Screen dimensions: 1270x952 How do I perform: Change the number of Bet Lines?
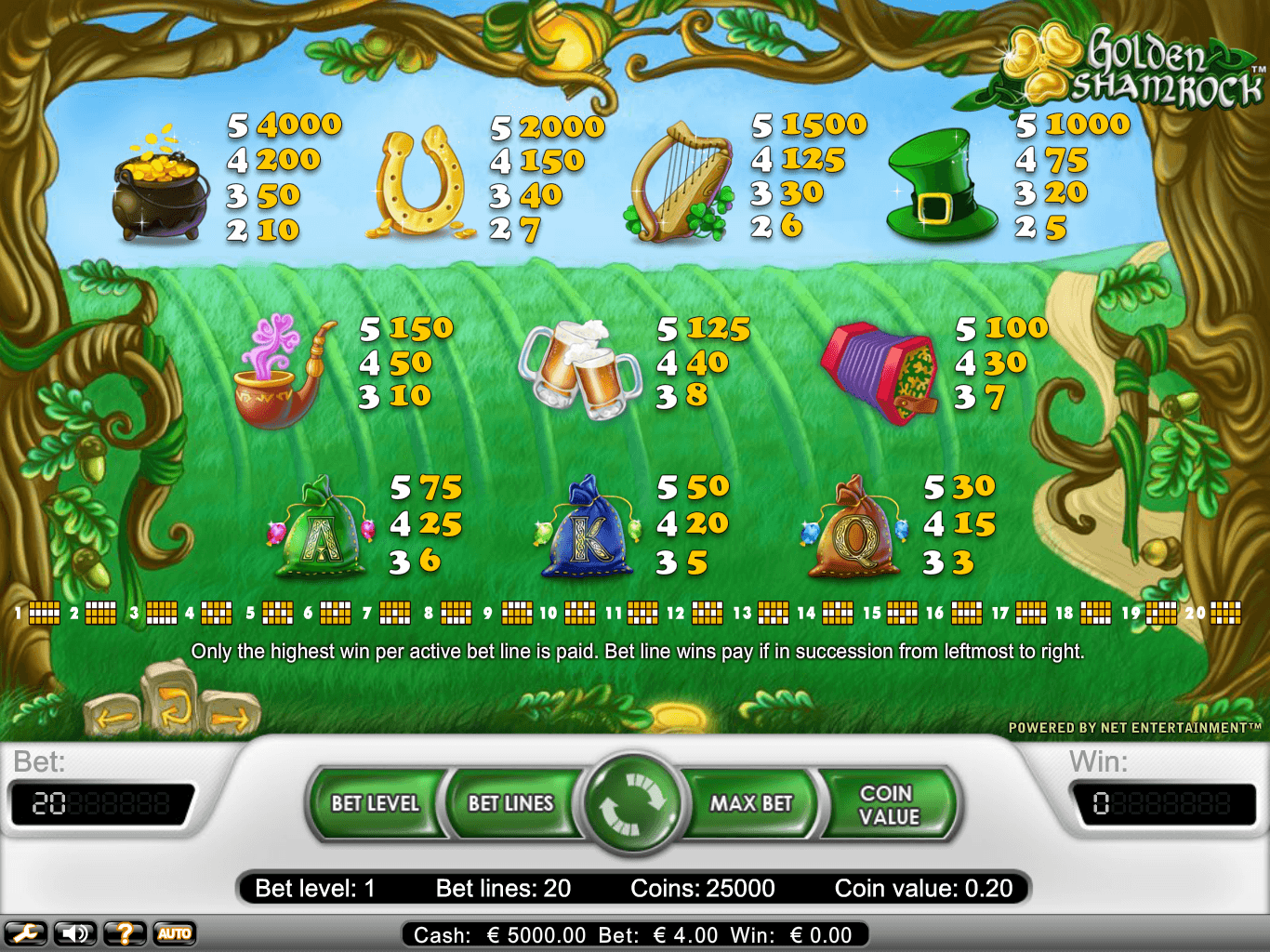pos(510,803)
